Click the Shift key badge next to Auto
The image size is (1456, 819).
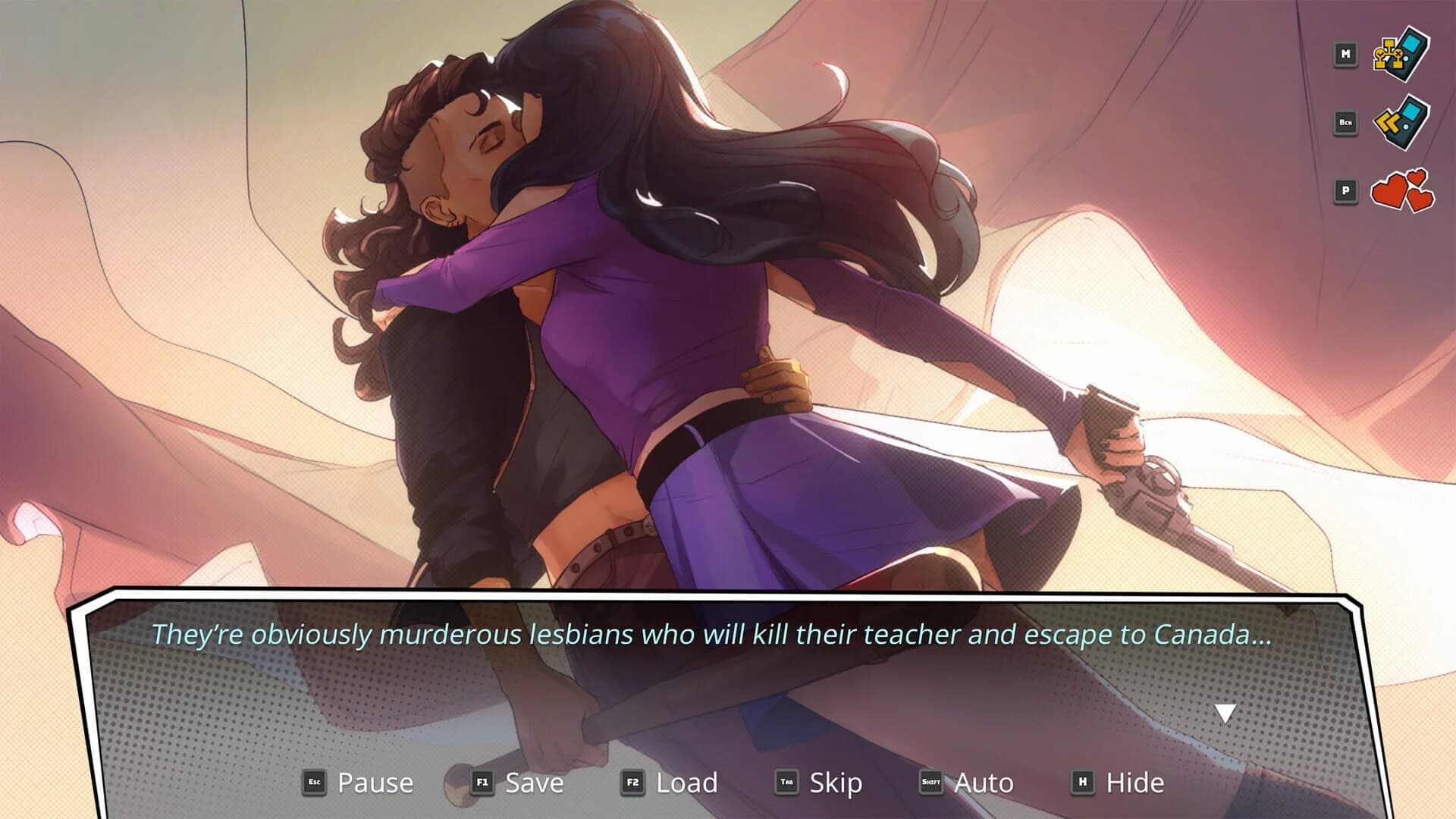[931, 783]
